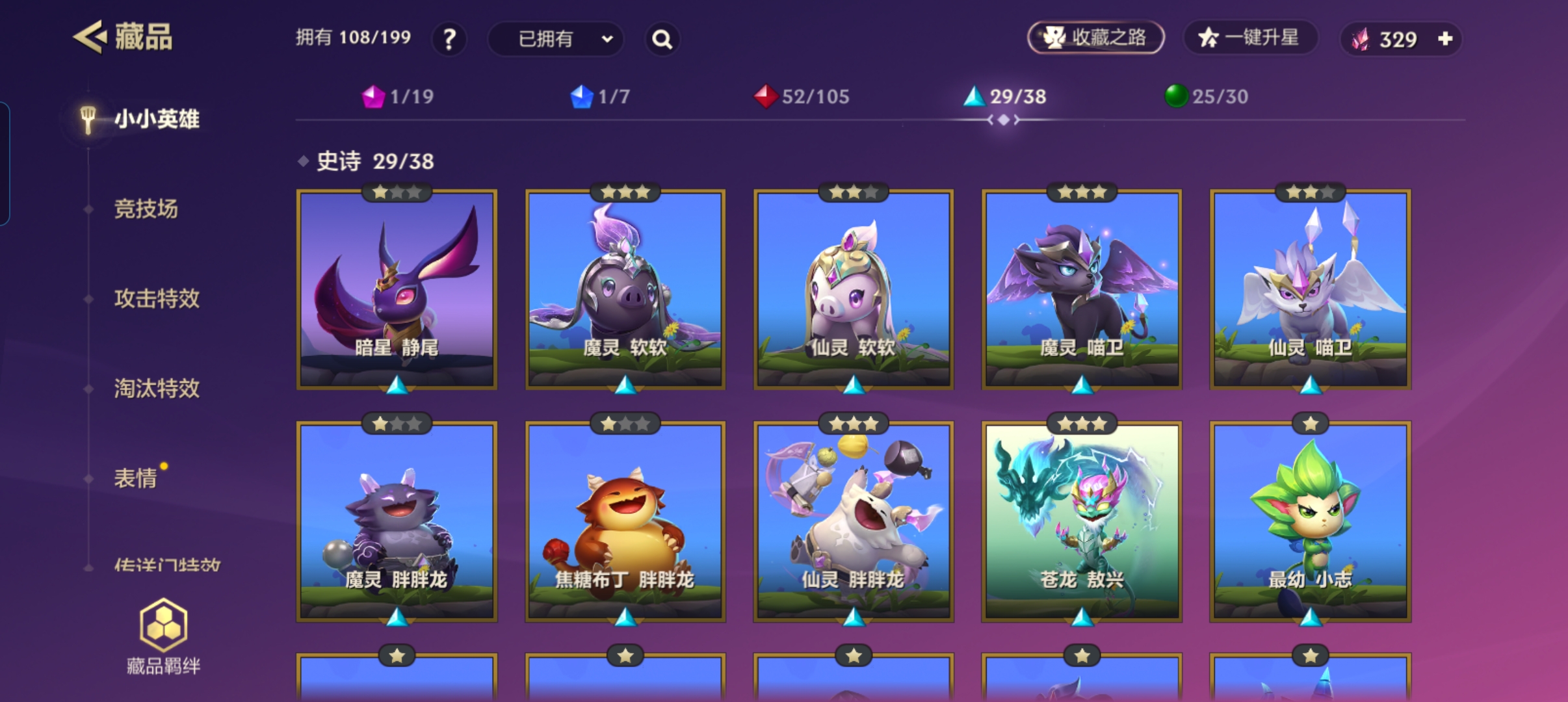The image size is (1568, 702).
Task: Switch to the red gem 52/105 tab
Action: point(802,97)
